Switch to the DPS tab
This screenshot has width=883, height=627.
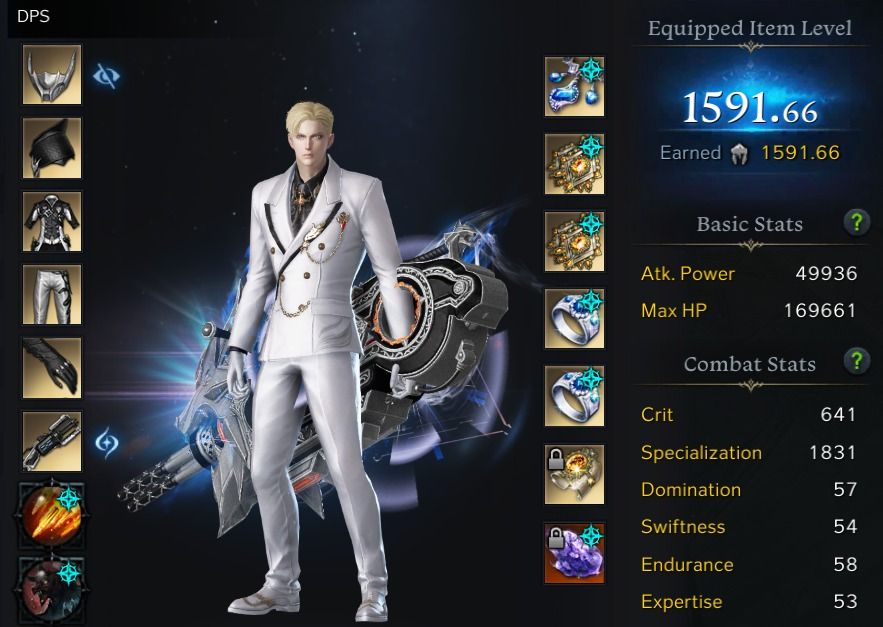33,16
